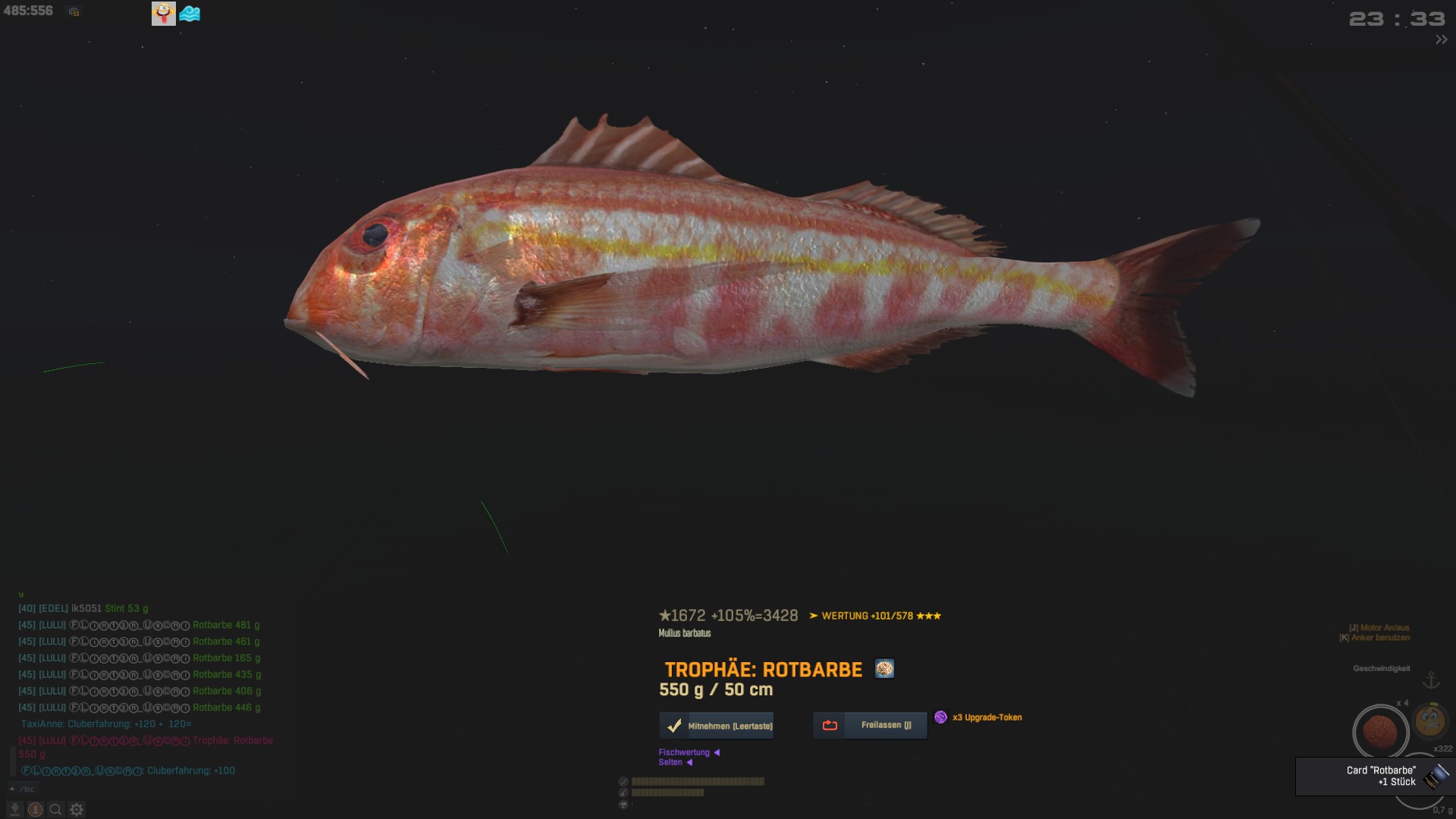Click the anchor icon
The width and height of the screenshot is (1456, 819).
(x=1431, y=680)
